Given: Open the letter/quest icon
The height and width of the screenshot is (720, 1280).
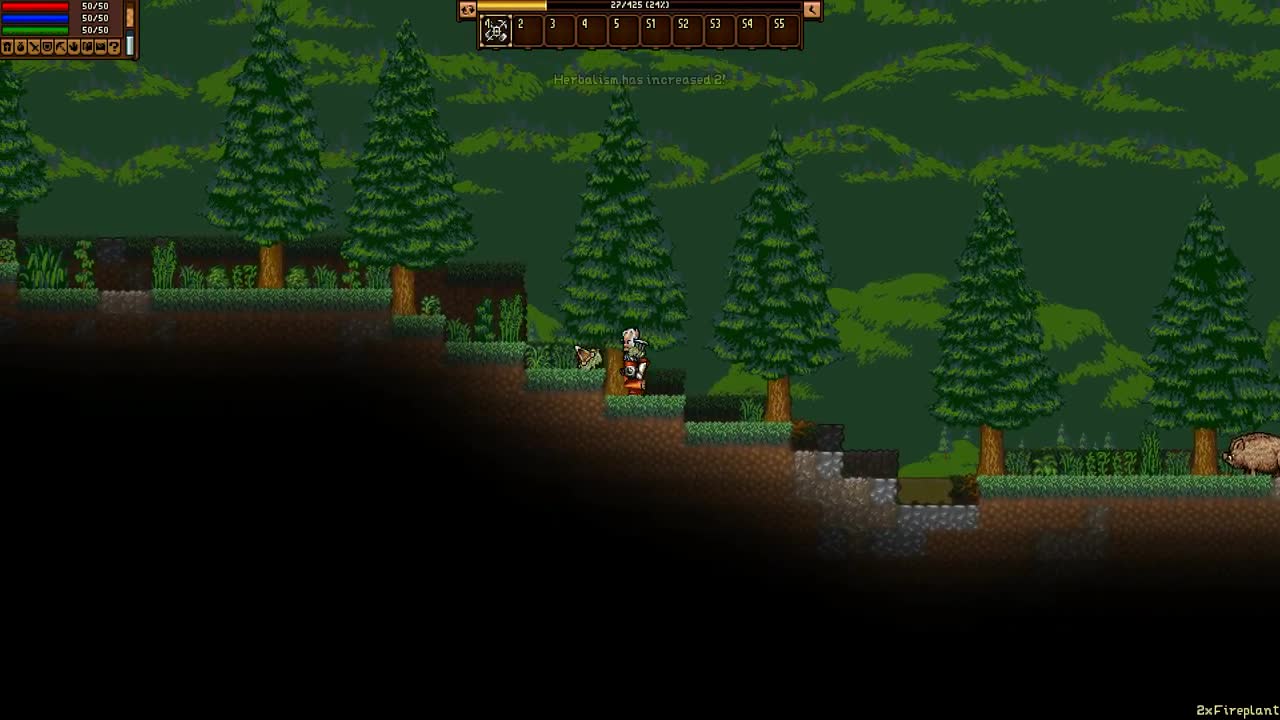Looking at the screenshot, I should [x=101, y=47].
